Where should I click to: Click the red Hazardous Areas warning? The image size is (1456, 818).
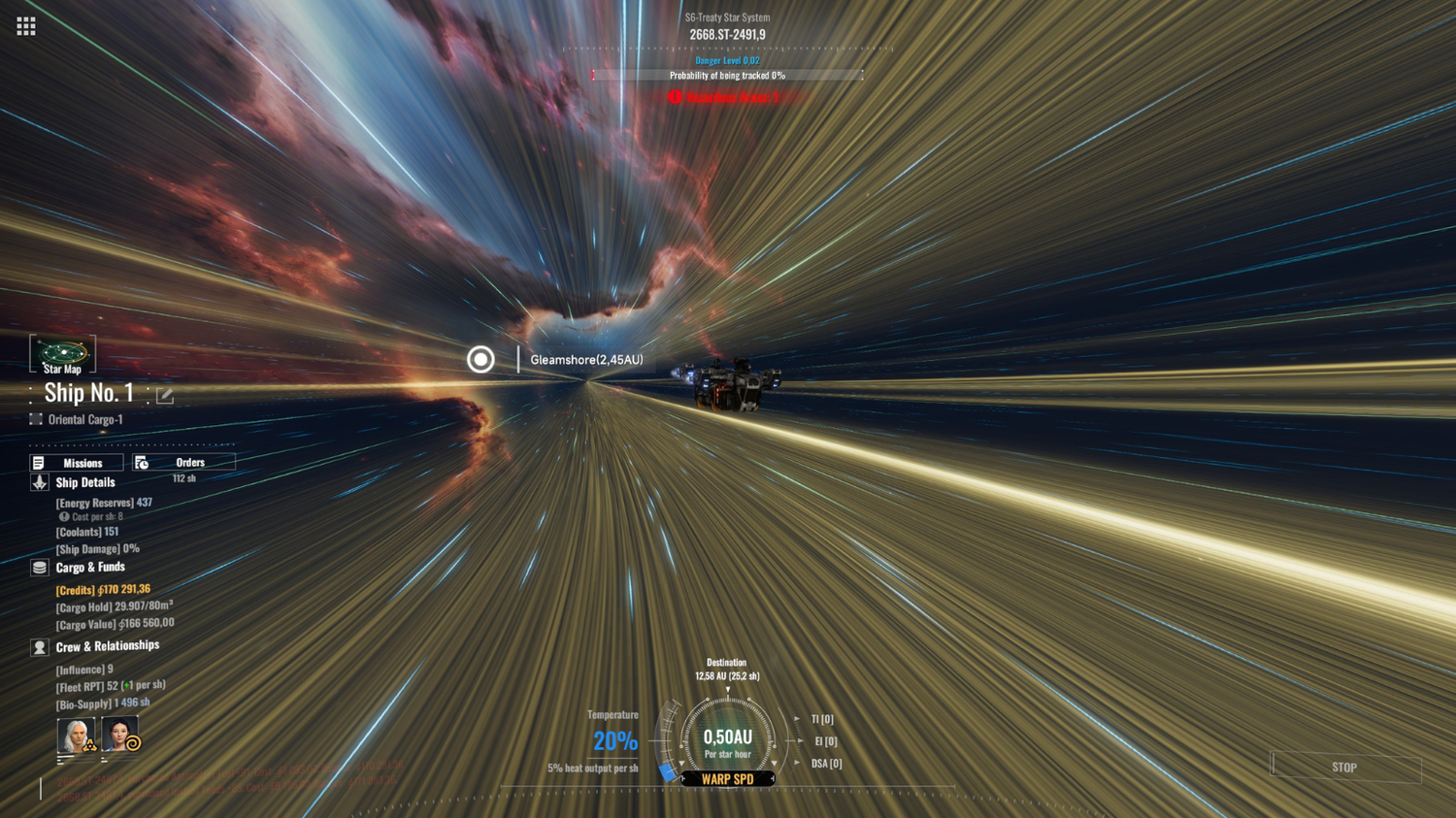[724, 97]
